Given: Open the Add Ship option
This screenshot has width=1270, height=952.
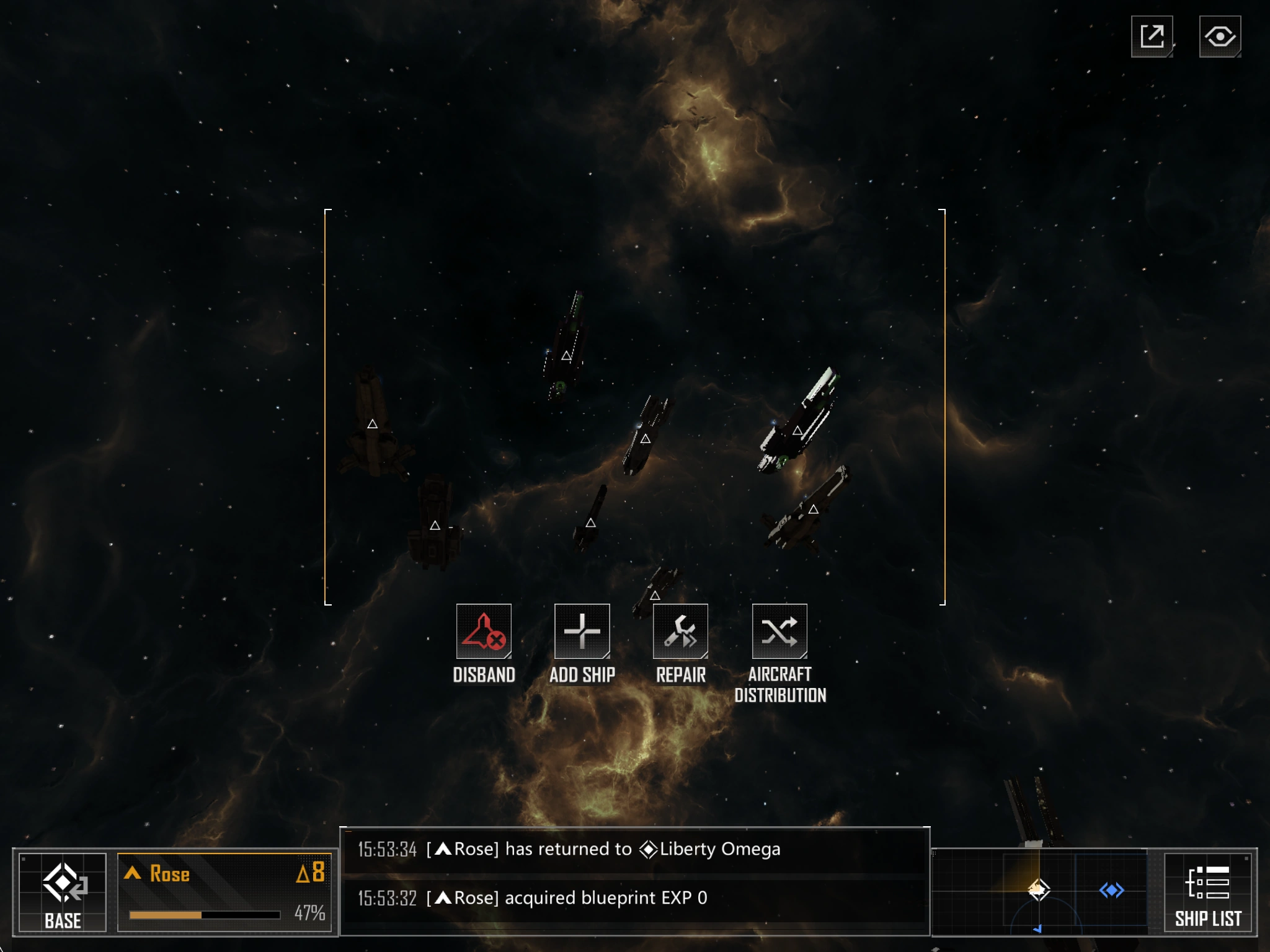Looking at the screenshot, I should pyautogui.click(x=582, y=632).
